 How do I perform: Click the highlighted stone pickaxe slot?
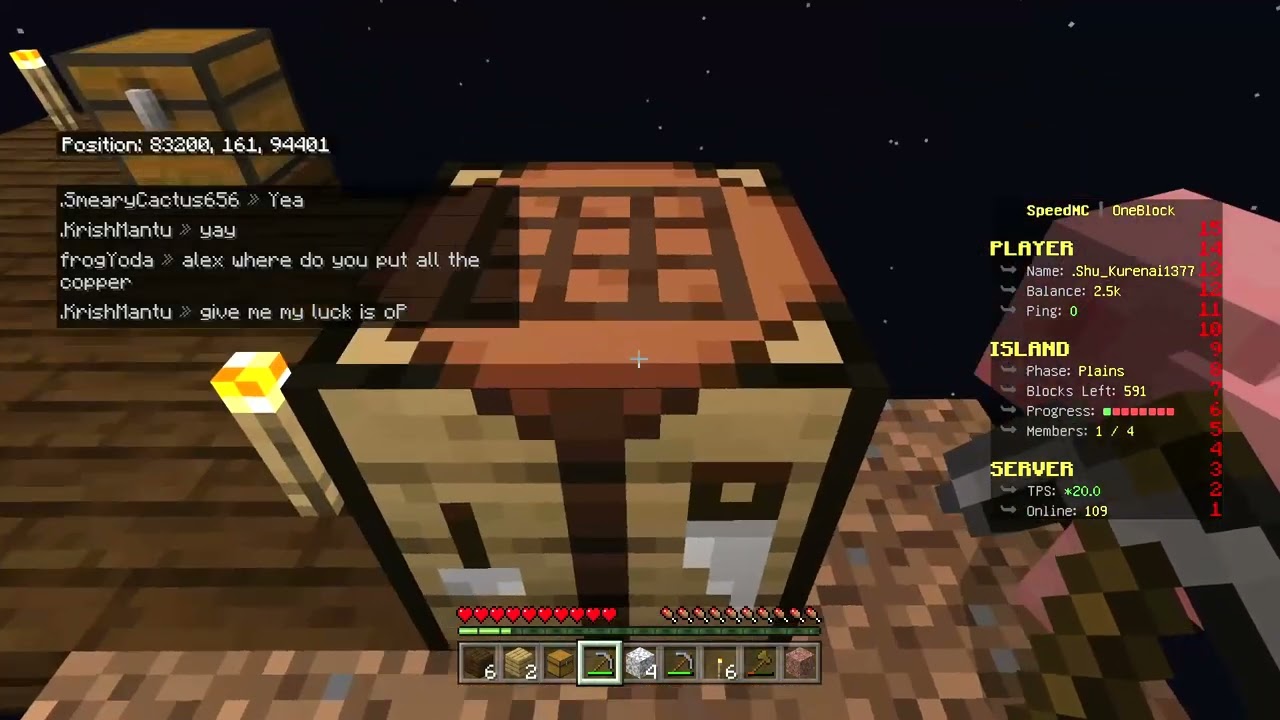tap(600, 663)
